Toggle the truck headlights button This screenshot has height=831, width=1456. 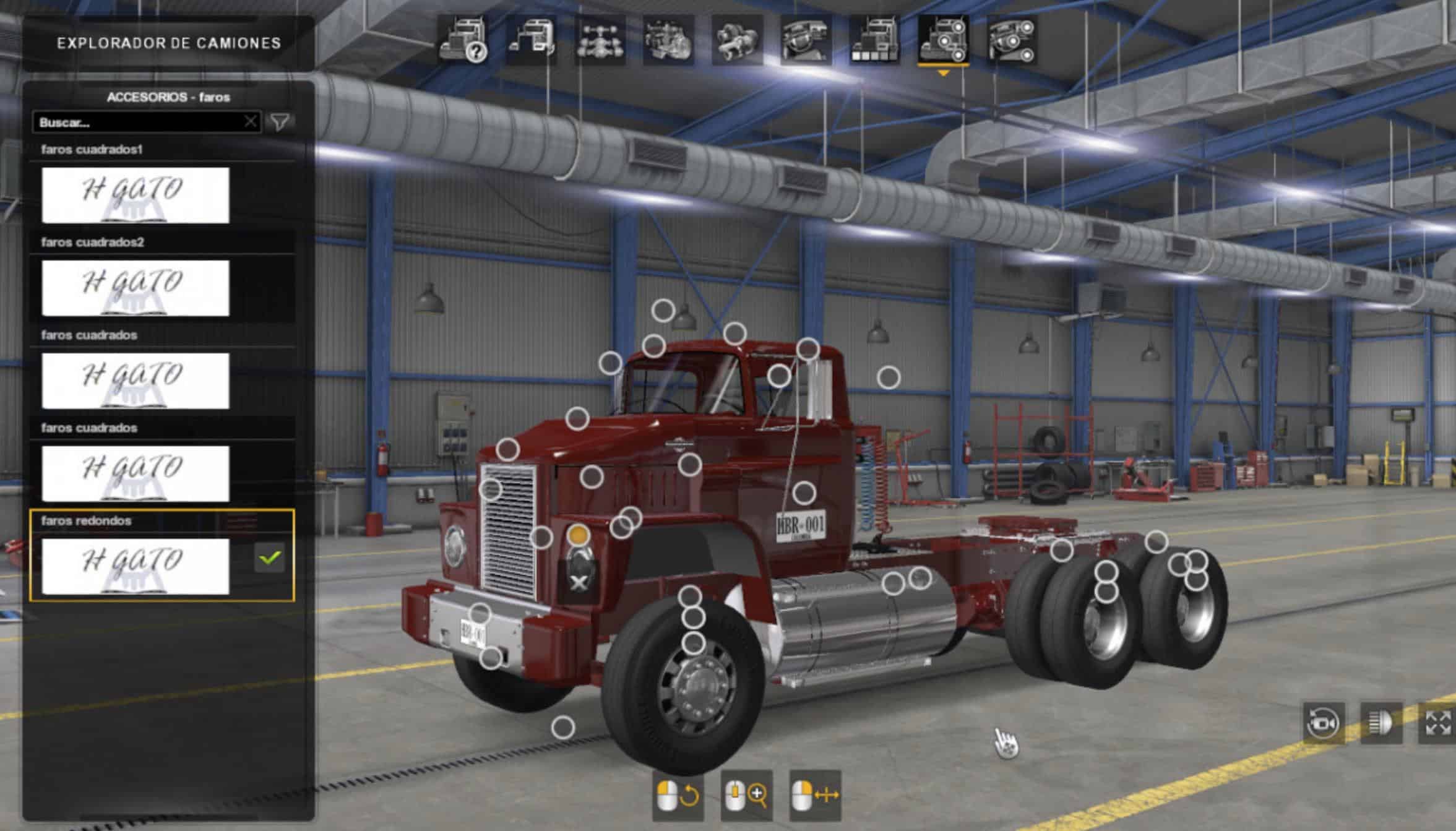point(1381,722)
